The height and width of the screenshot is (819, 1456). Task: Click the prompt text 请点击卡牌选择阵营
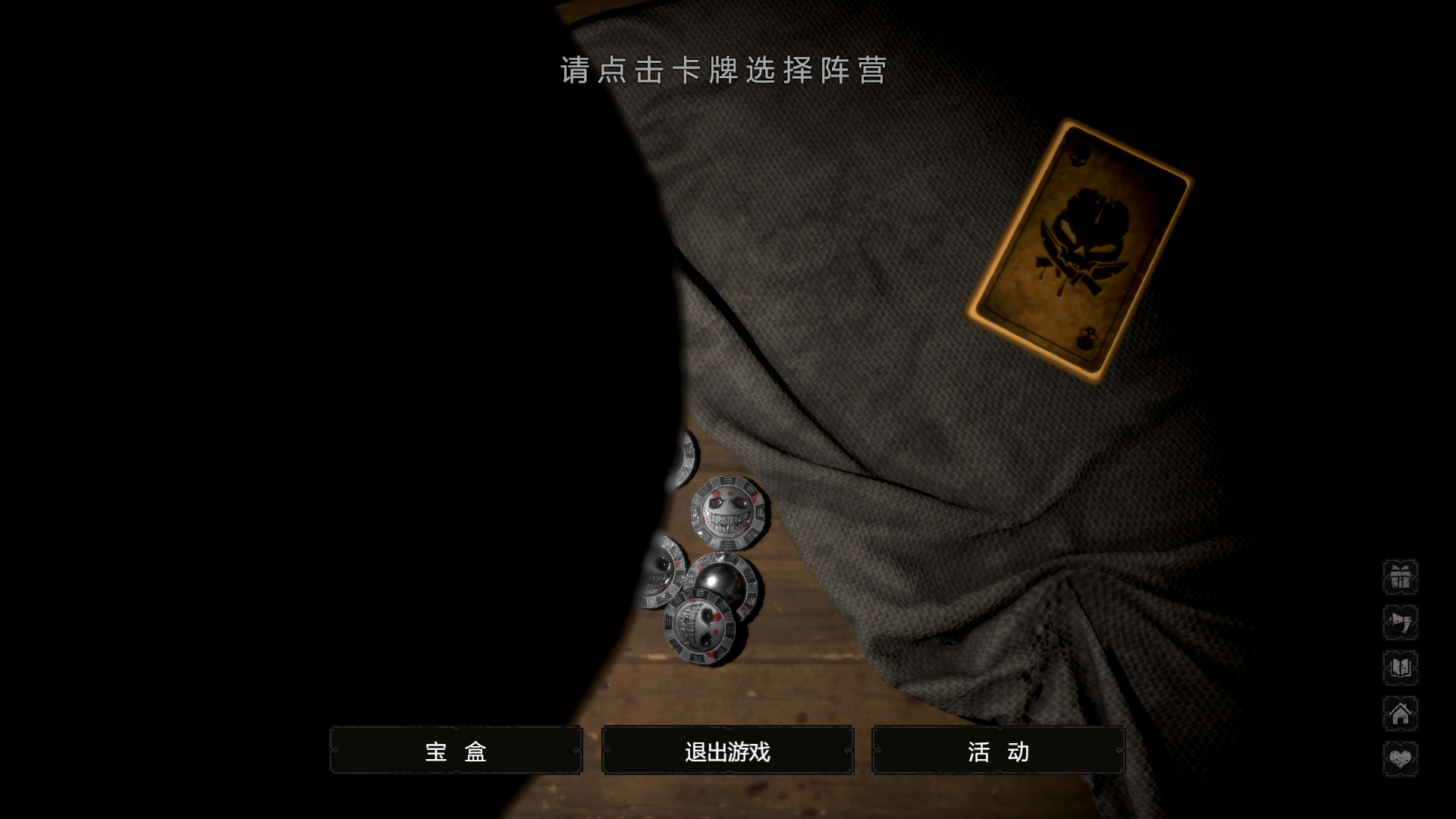(x=724, y=73)
